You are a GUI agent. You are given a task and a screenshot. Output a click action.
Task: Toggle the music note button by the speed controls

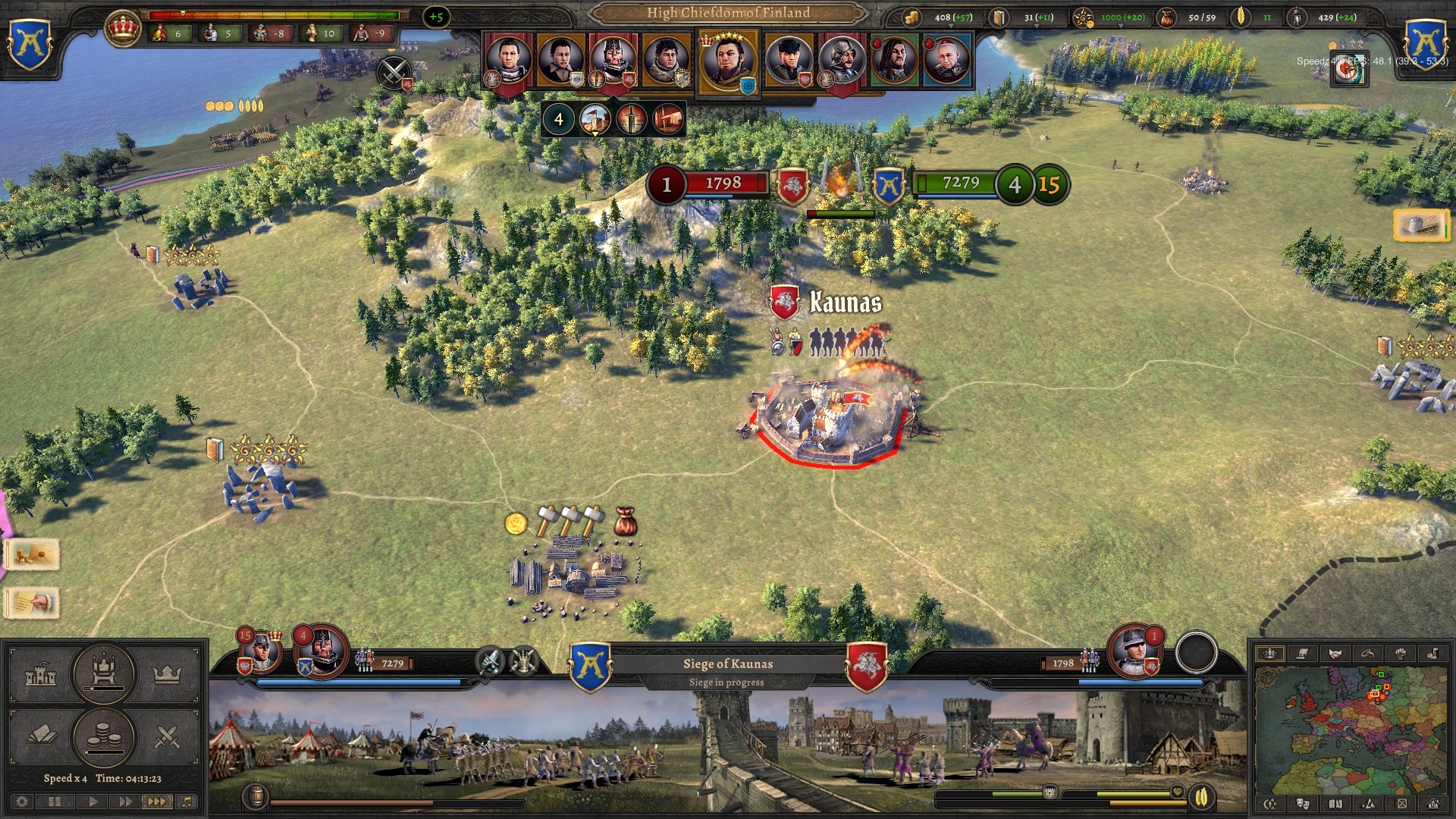[187, 802]
